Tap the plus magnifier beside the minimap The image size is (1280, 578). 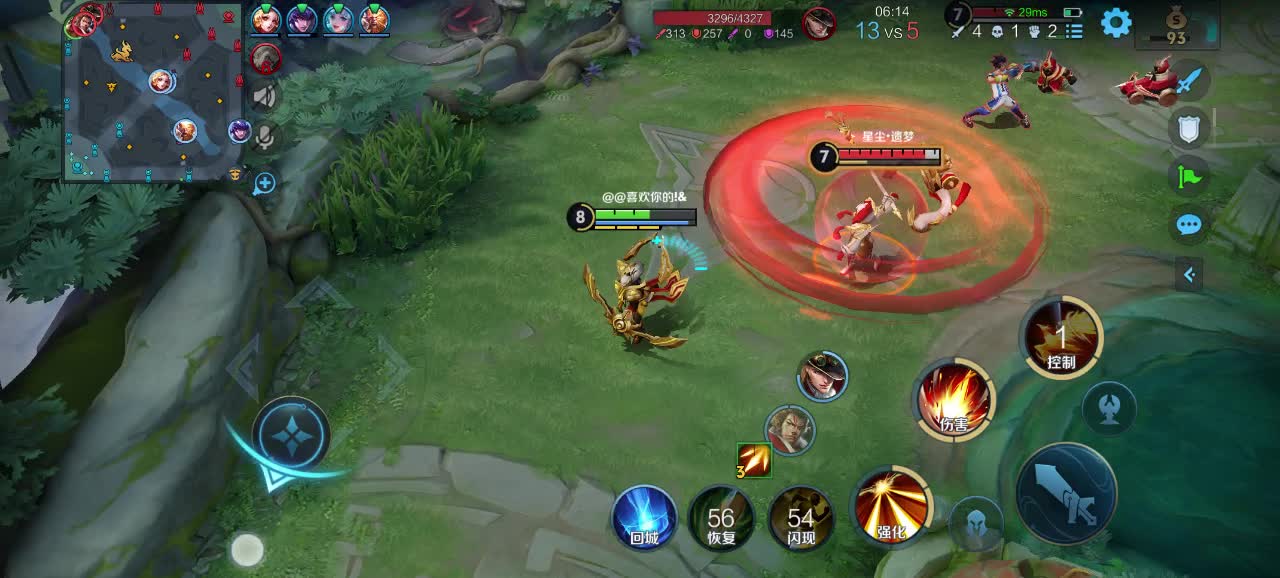pos(264,183)
